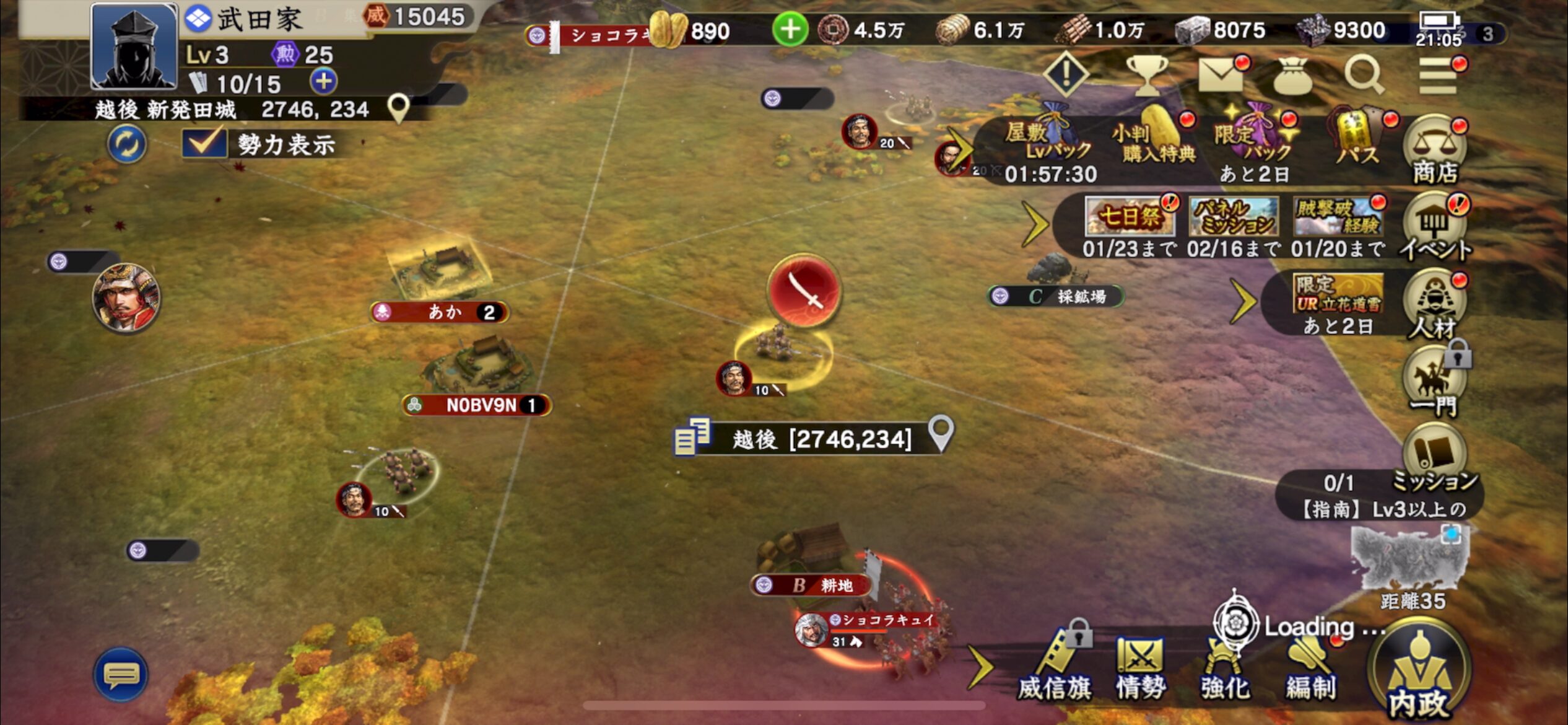Image resolution: width=1568 pixels, height=725 pixels.
Task: Open the magnifying glass search
Action: pyautogui.click(x=1364, y=76)
